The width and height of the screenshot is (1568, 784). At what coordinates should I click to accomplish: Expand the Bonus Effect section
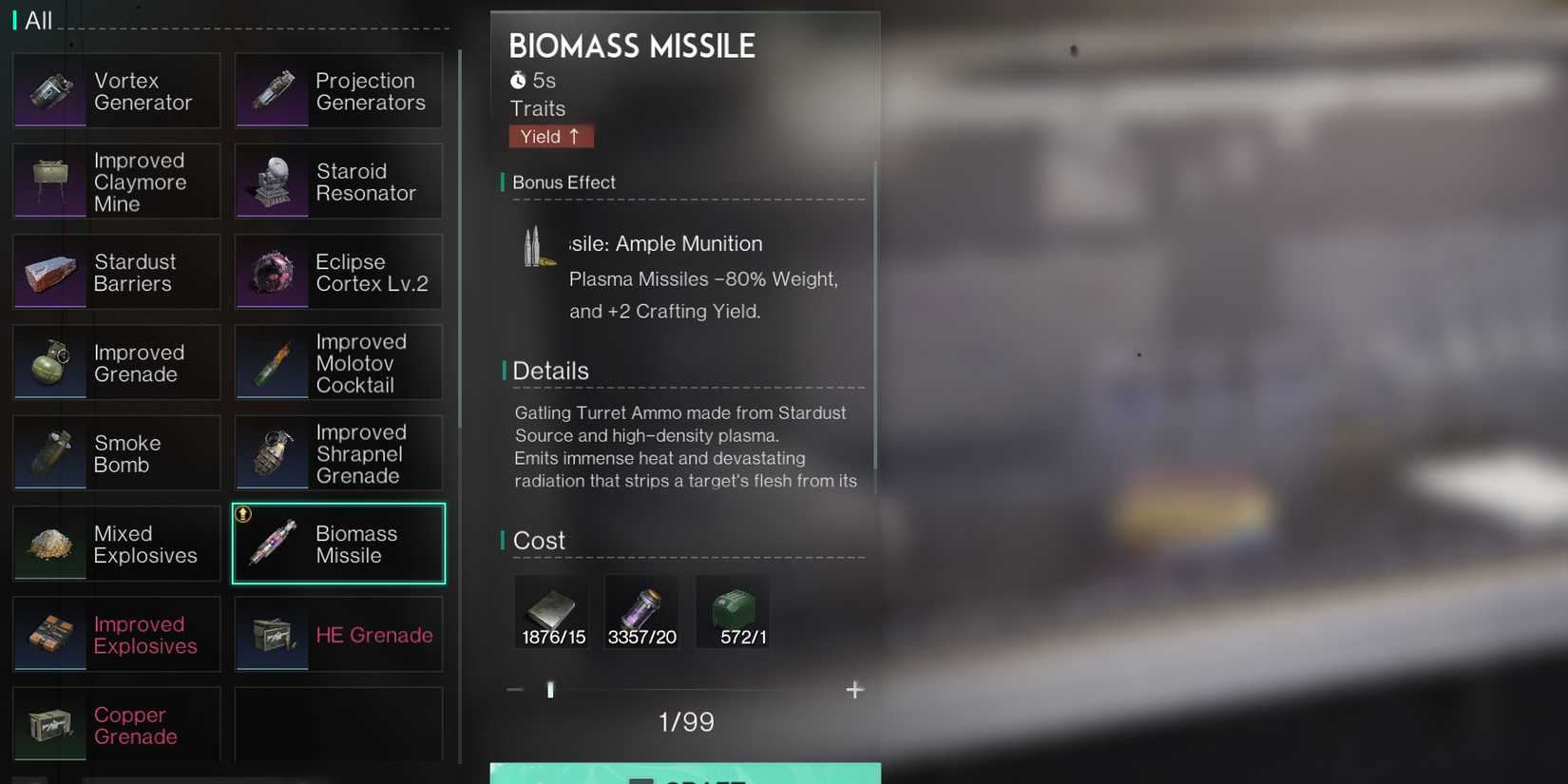(564, 182)
